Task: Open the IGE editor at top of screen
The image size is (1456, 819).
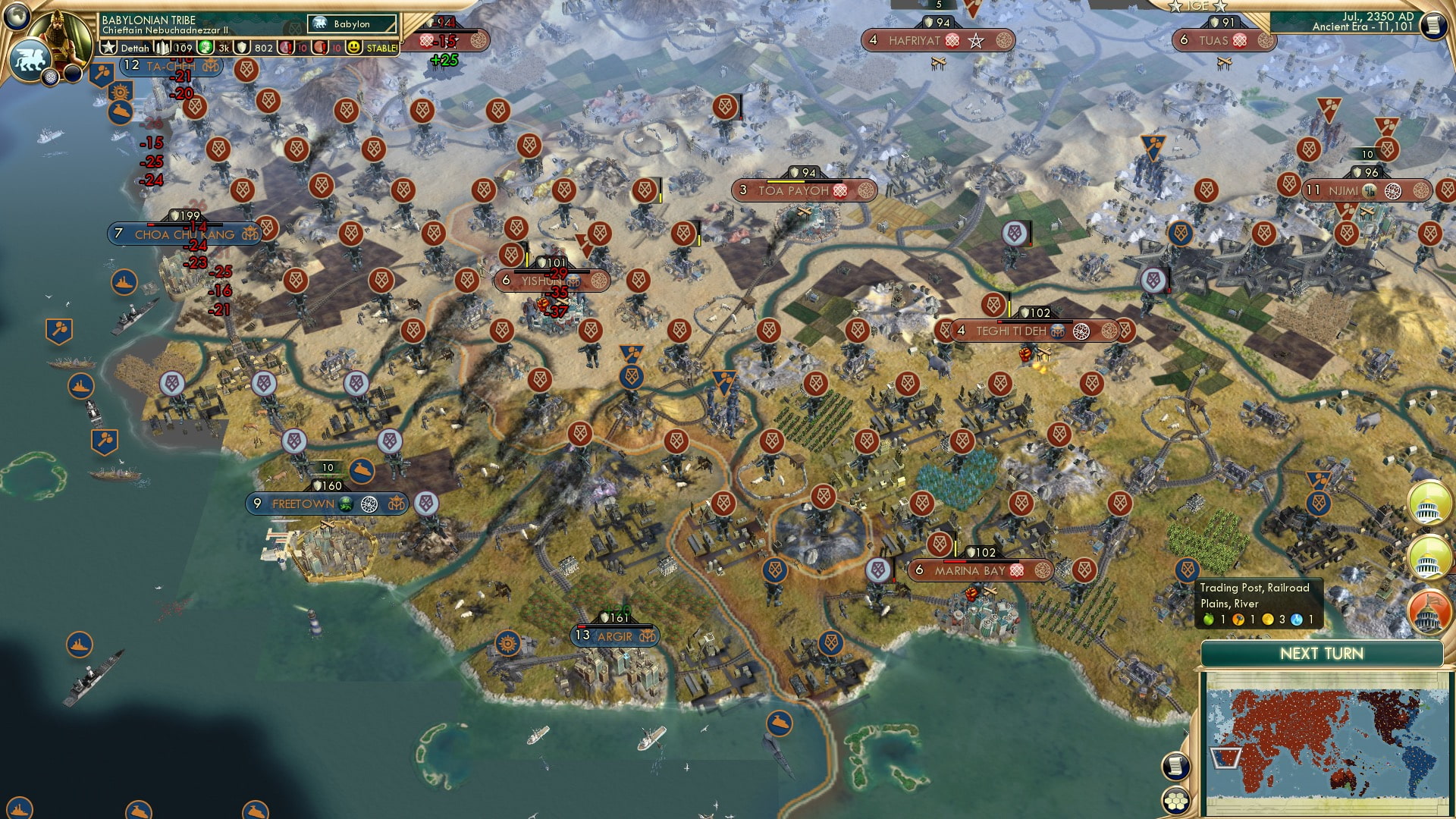Action: point(1198,7)
